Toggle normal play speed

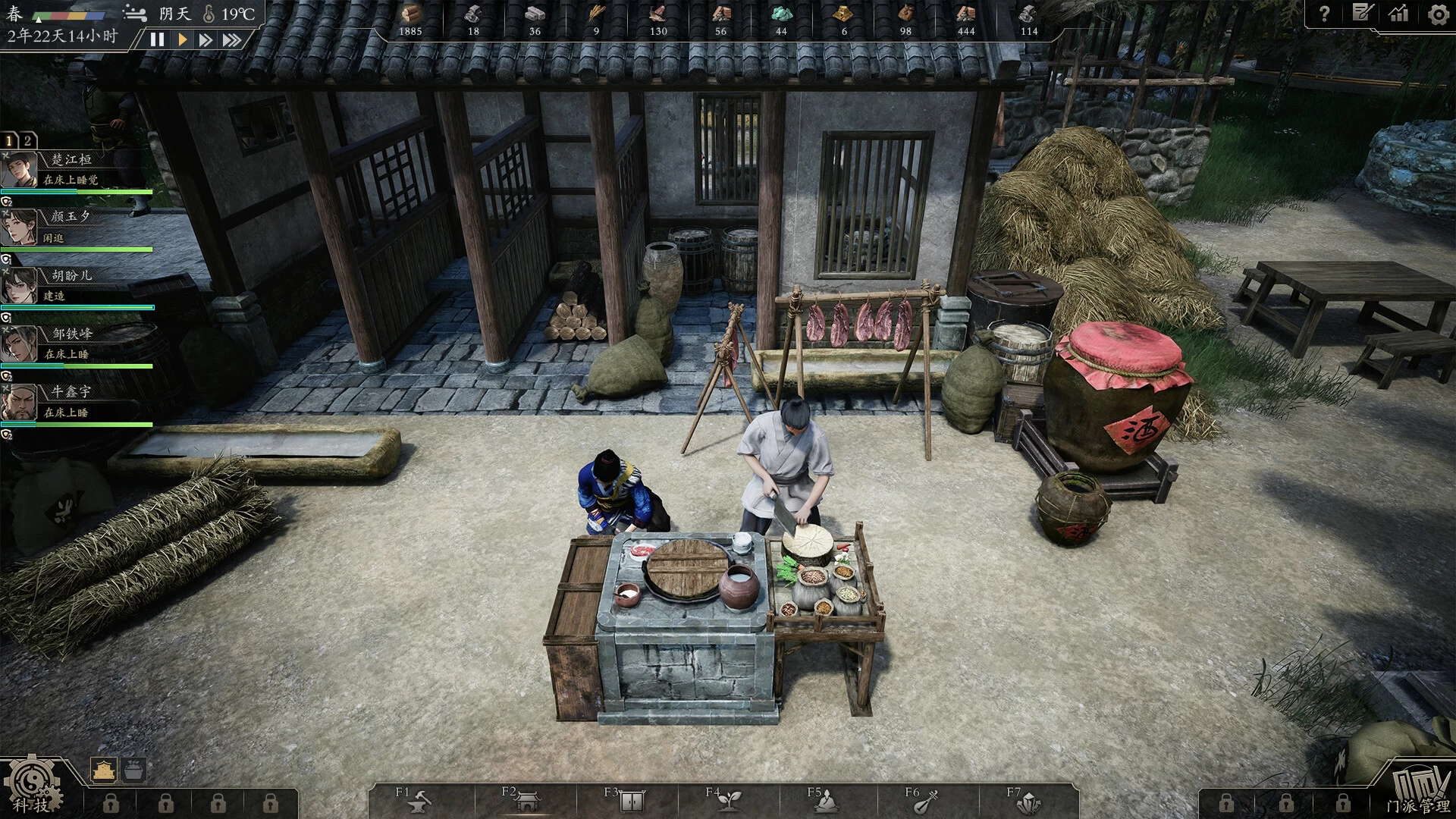point(180,41)
